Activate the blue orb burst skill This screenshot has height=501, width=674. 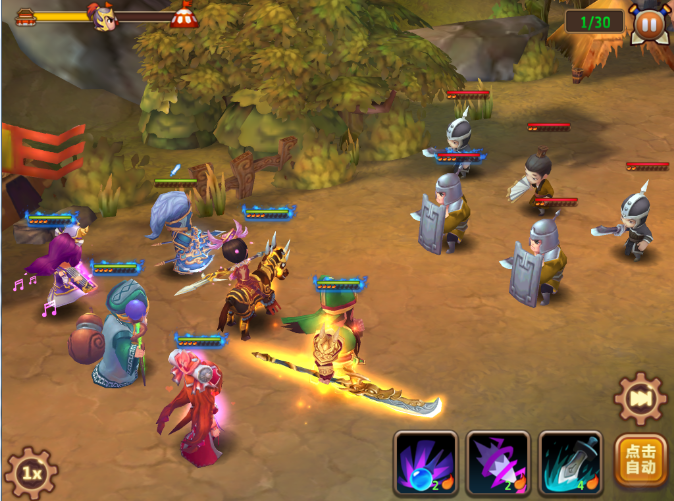[x=425, y=463]
